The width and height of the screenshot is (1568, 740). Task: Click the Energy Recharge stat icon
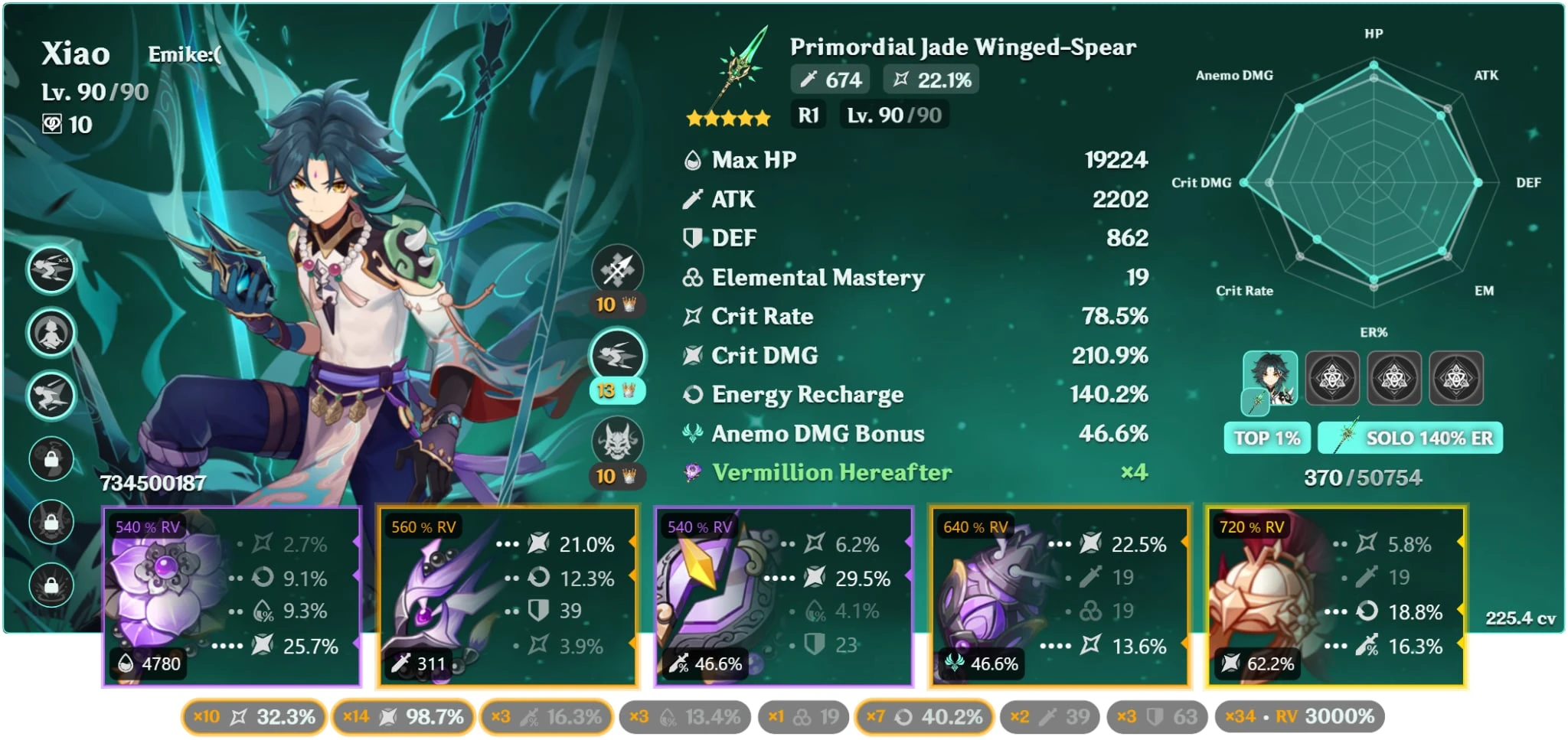[x=693, y=394]
